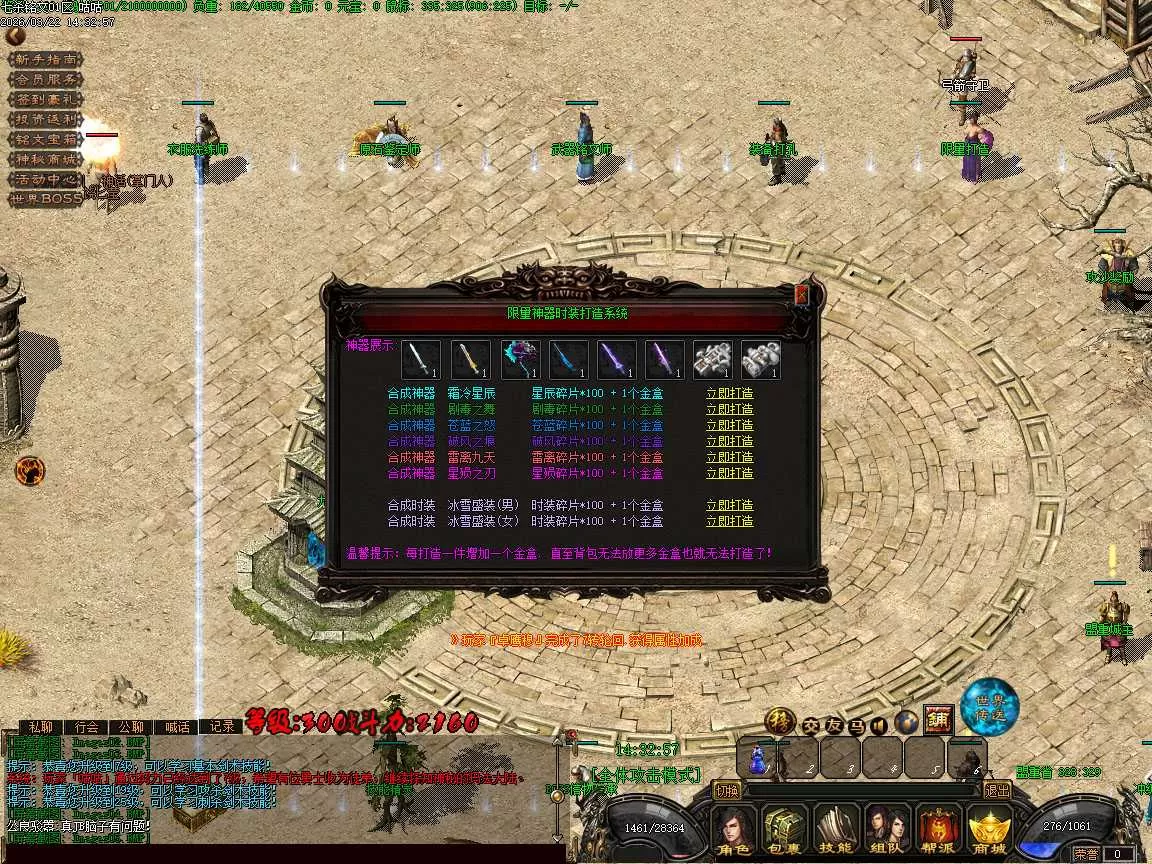The width and height of the screenshot is (1152, 864).
Task: Craft the 冰雪盛装(女) costume via 立即打造
Action: coord(729,521)
